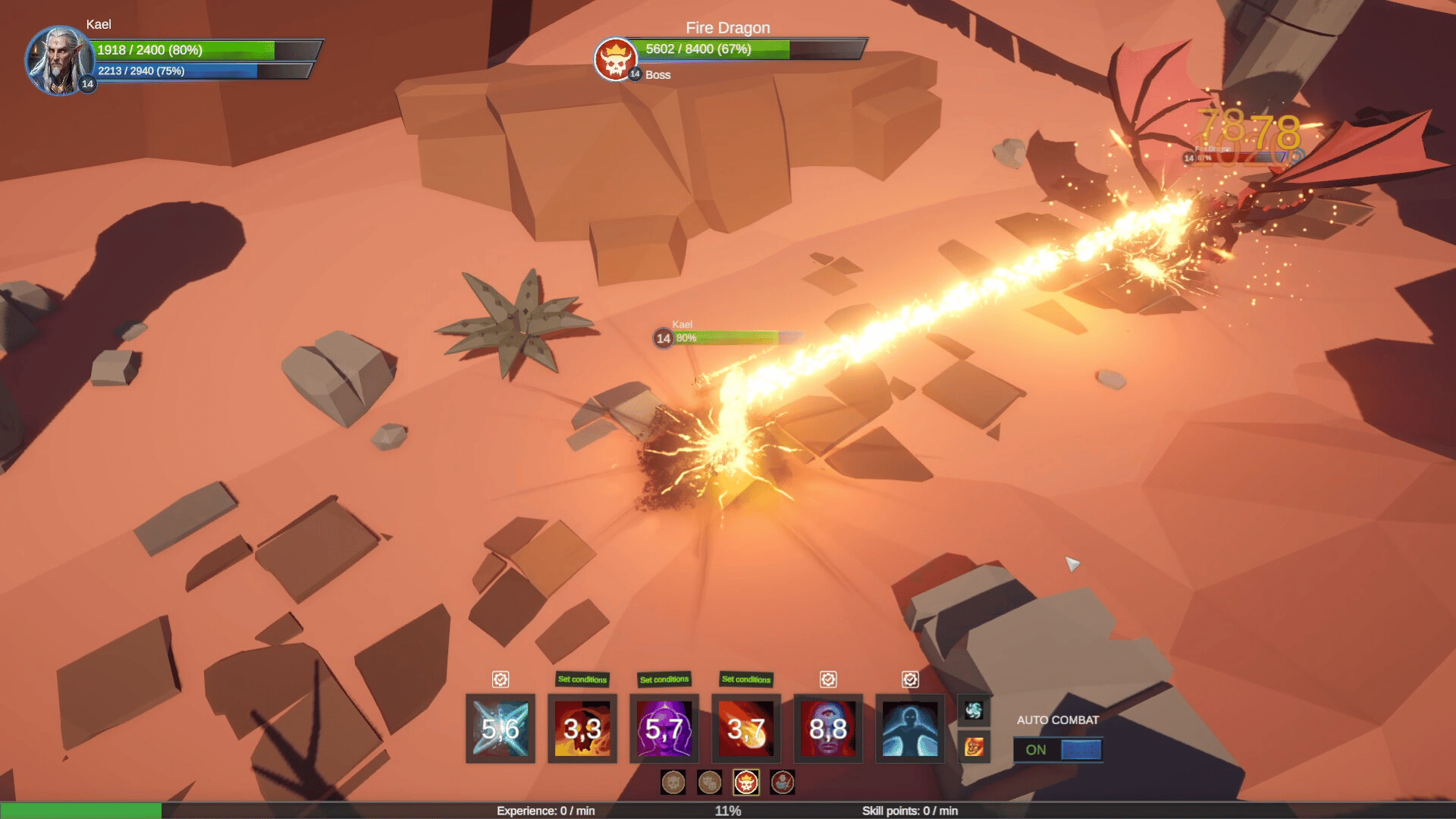1456x819 pixels.
Task: Select the small fiery fist icon
Action: (974, 748)
